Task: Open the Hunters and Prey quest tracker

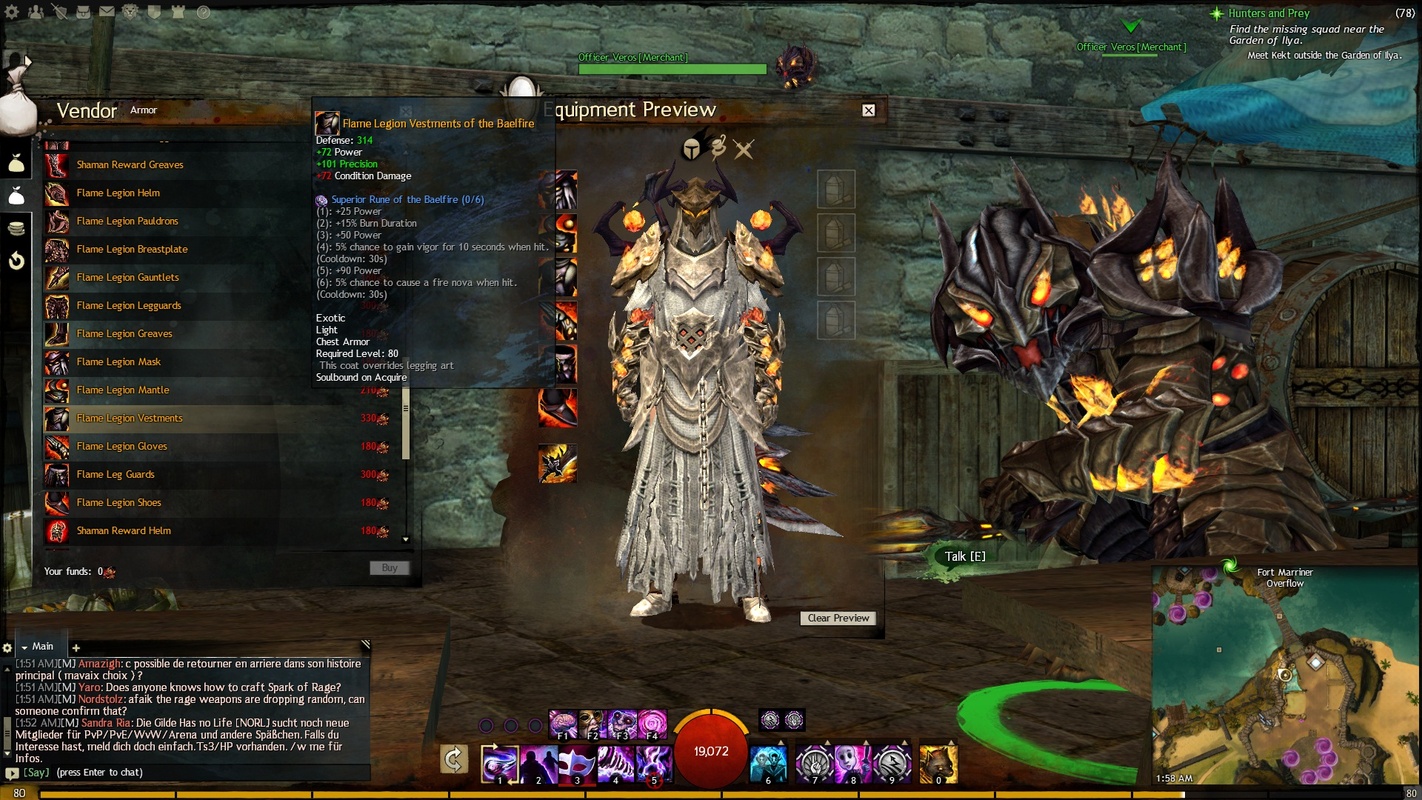Action: click(x=1268, y=14)
